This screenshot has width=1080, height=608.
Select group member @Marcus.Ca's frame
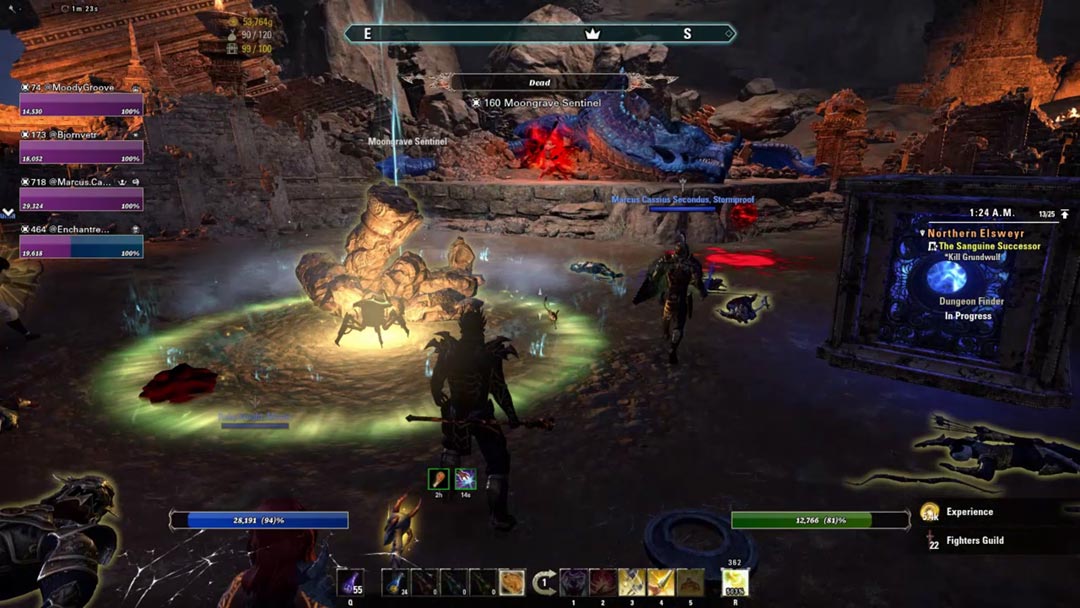[x=81, y=198]
